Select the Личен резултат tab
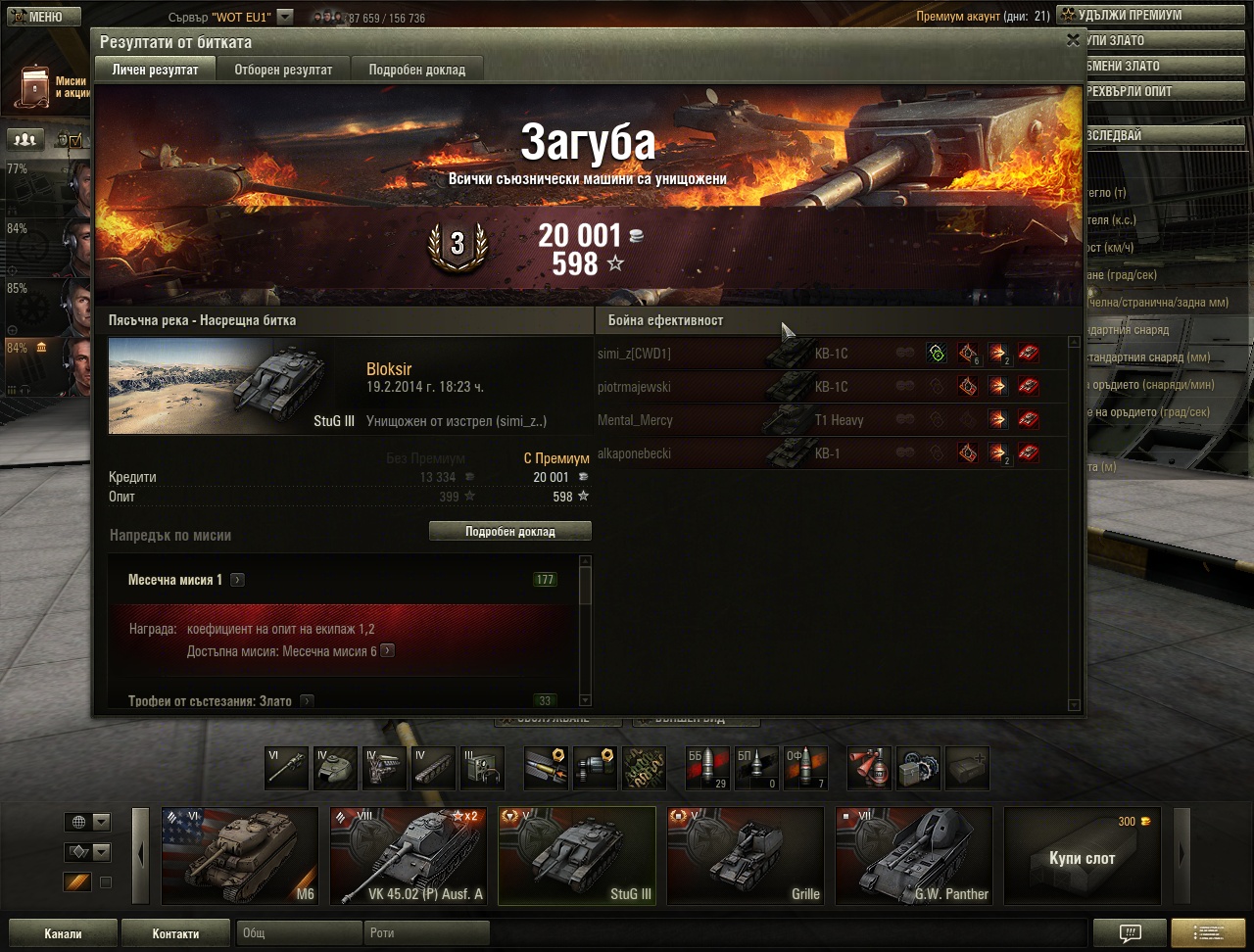 point(155,70)
